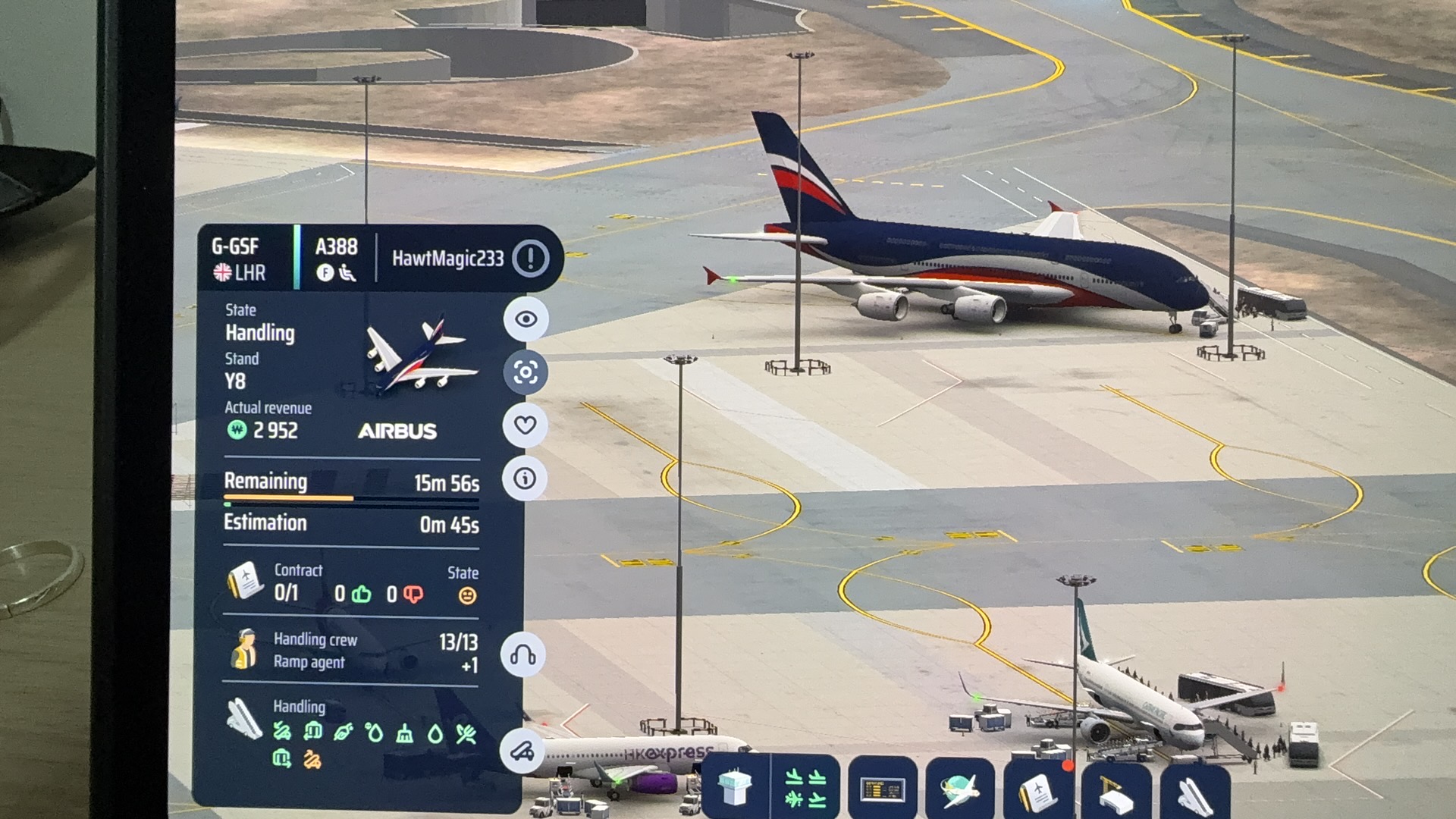Focus camera on the aircraft
The width and height of the screenshot is (1456, 819).
point(526,372)
